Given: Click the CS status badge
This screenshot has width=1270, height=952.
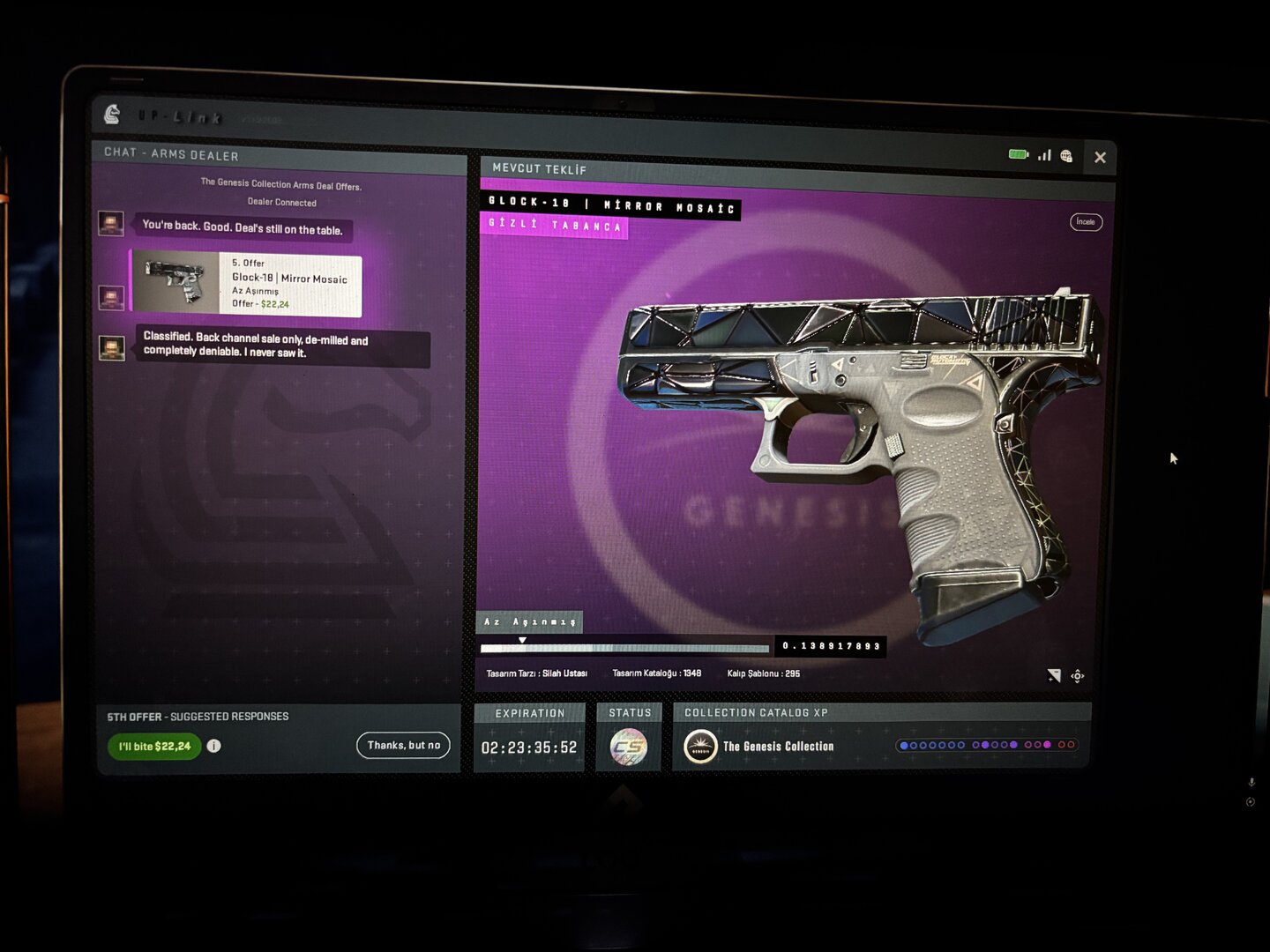Looking at the screenshot, I should pos(629,747).
